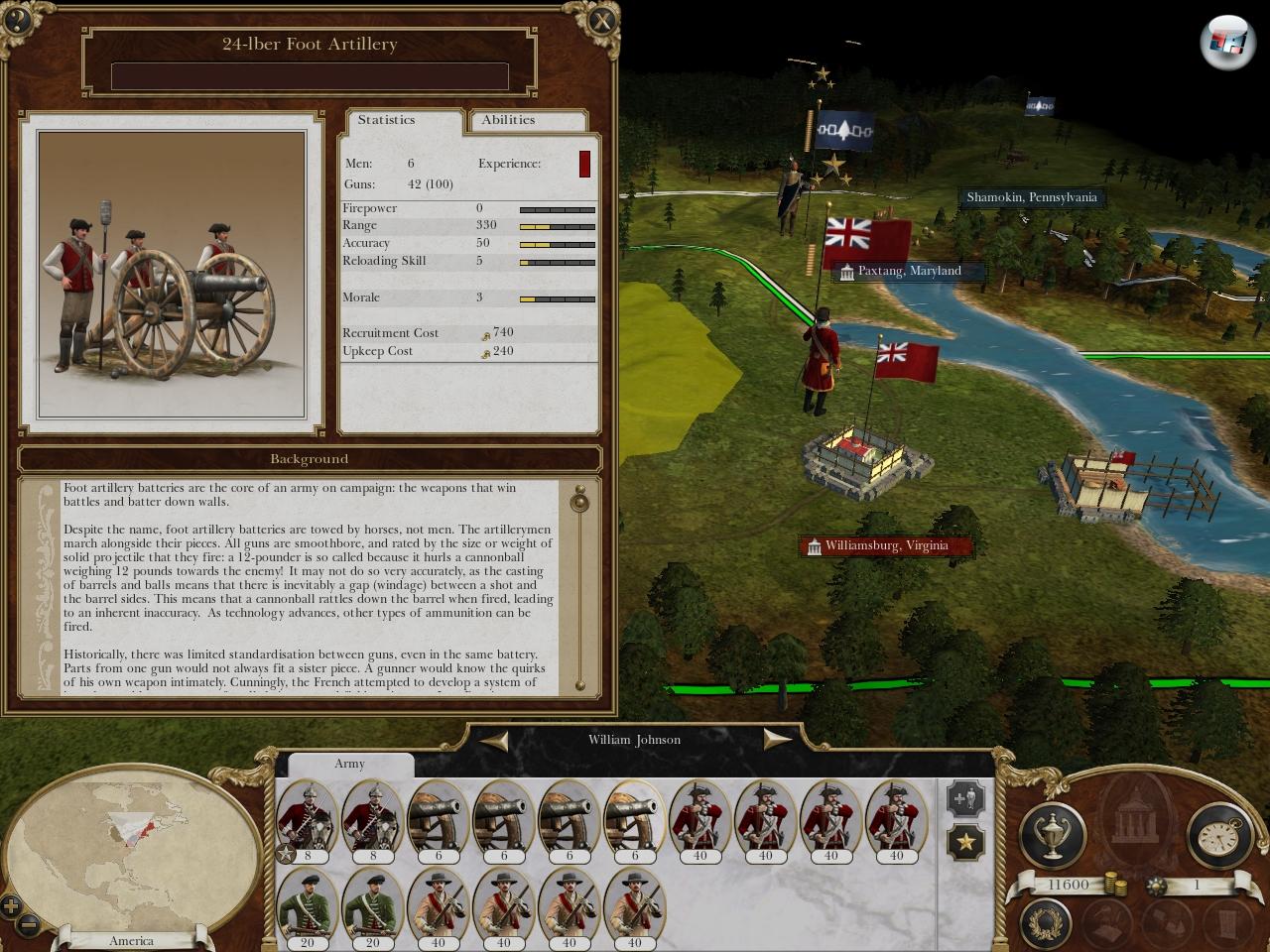Close the 24-lber Foot Artillery info panel
Viewport: 1270px width, 952px height.
(x=601, y=20)
